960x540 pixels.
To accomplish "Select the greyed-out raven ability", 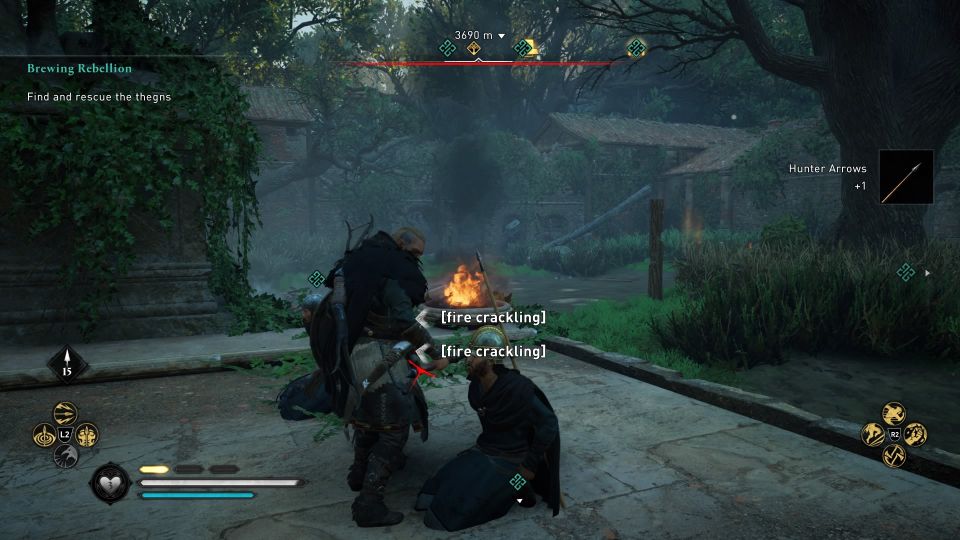I will [x=66, y=456].
